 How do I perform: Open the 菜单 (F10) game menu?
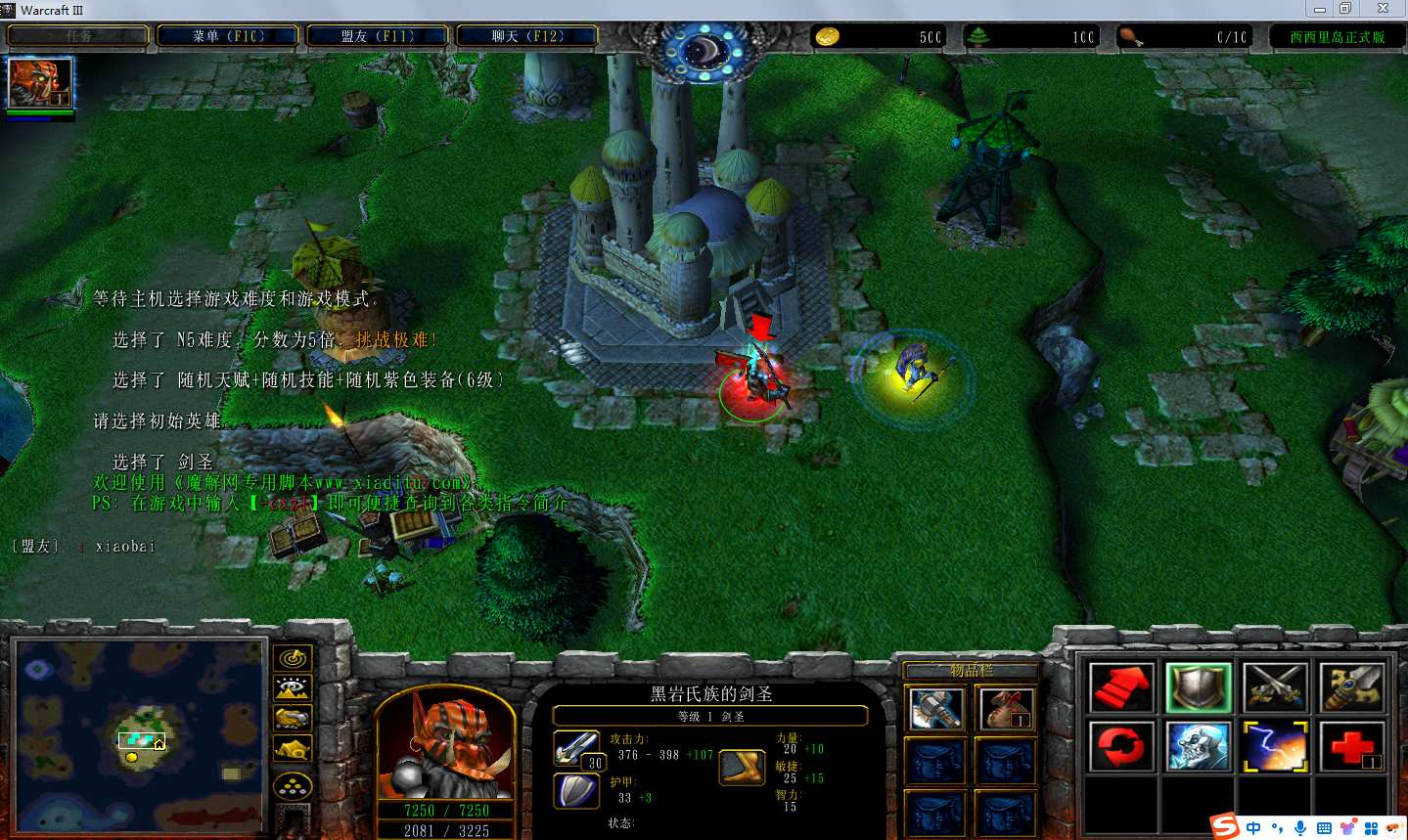(x=229, y=36)
